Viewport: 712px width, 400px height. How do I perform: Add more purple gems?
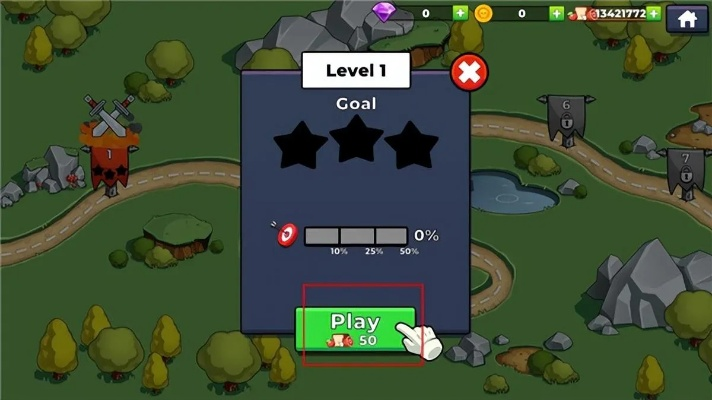pos(460,13)
